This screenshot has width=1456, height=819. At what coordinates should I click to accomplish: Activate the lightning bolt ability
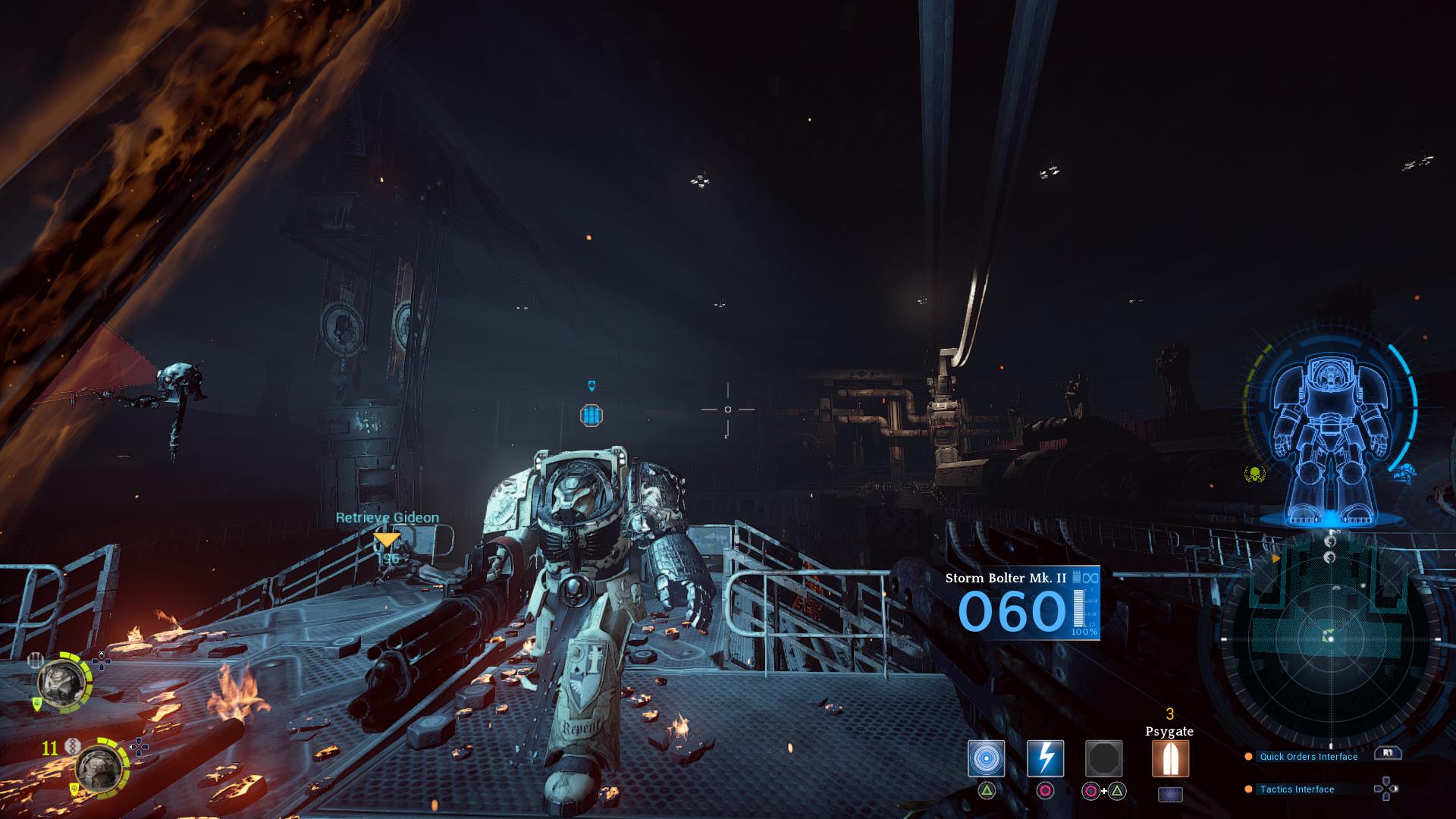pos(1045,758)
